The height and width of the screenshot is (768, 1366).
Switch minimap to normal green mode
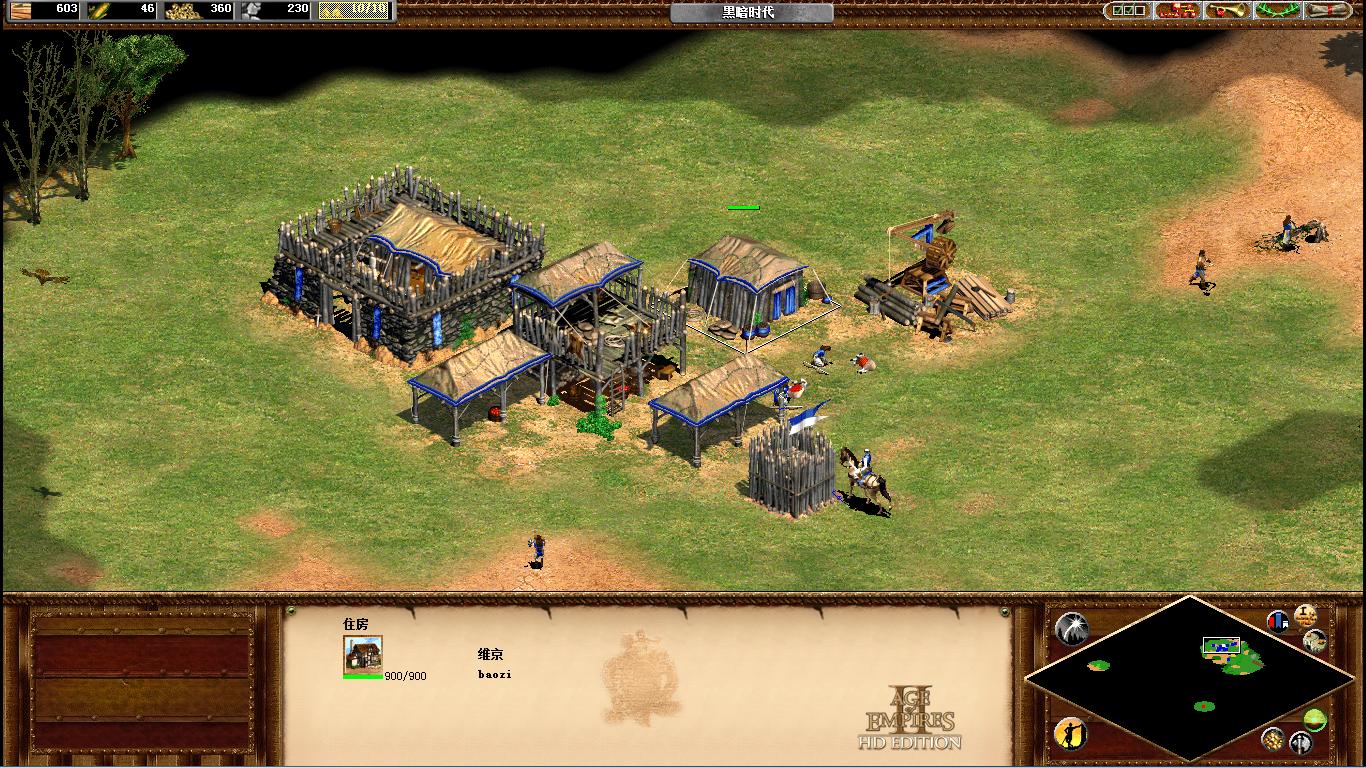[1315, 719]
